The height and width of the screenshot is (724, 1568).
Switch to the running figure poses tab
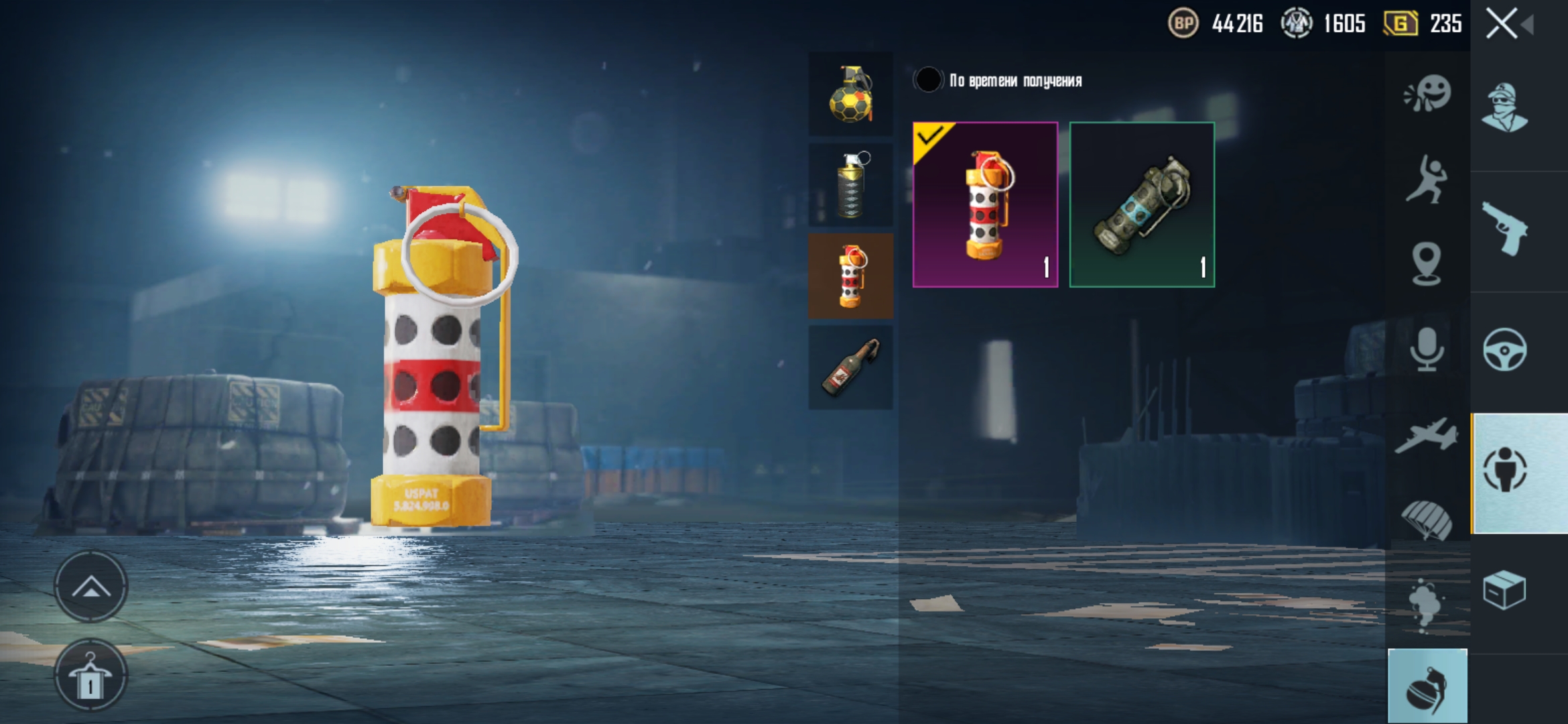[x=1427, y=178]
